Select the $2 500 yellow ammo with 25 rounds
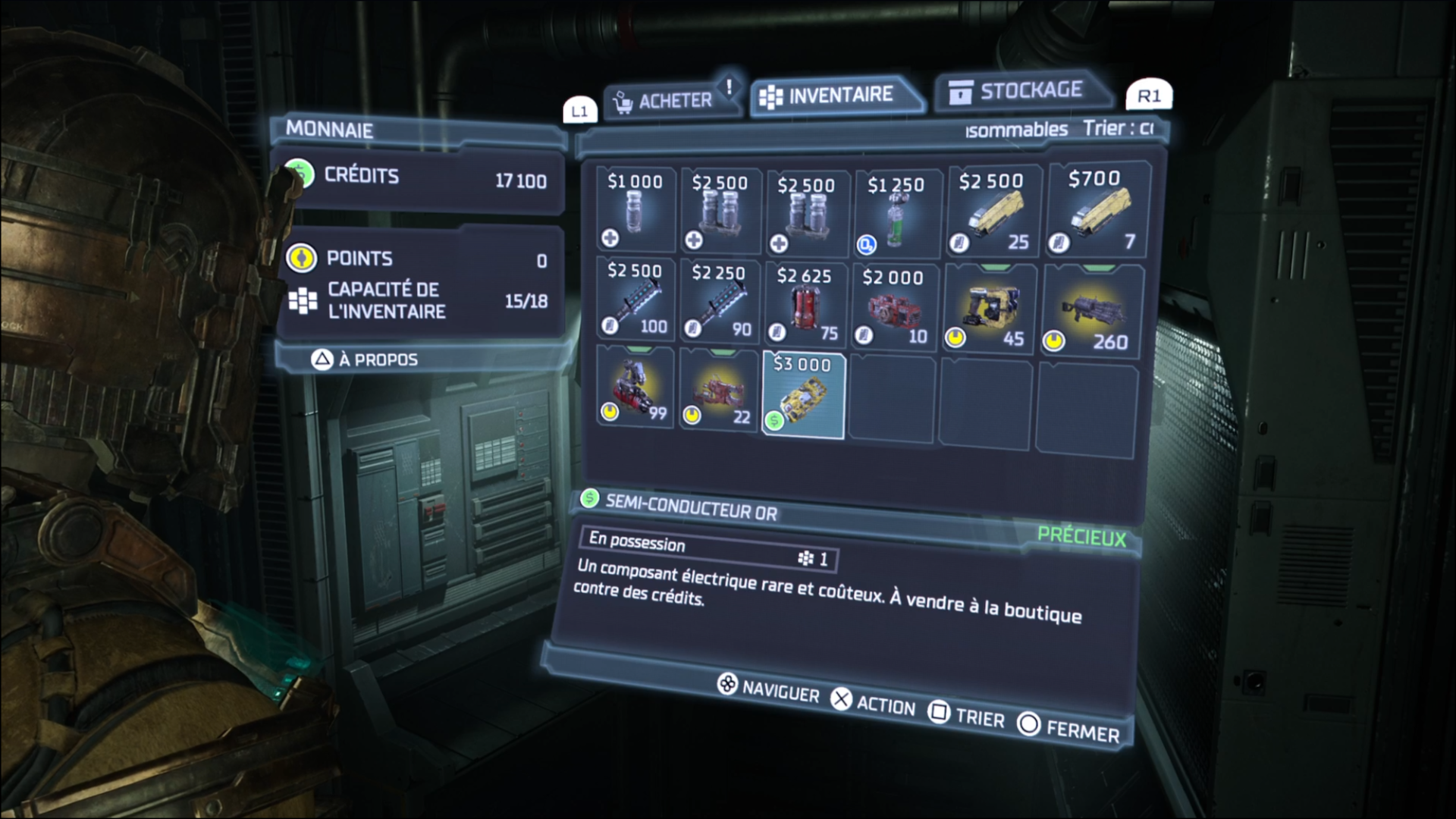The image size is (1456, 819). [x=992, y=212]
